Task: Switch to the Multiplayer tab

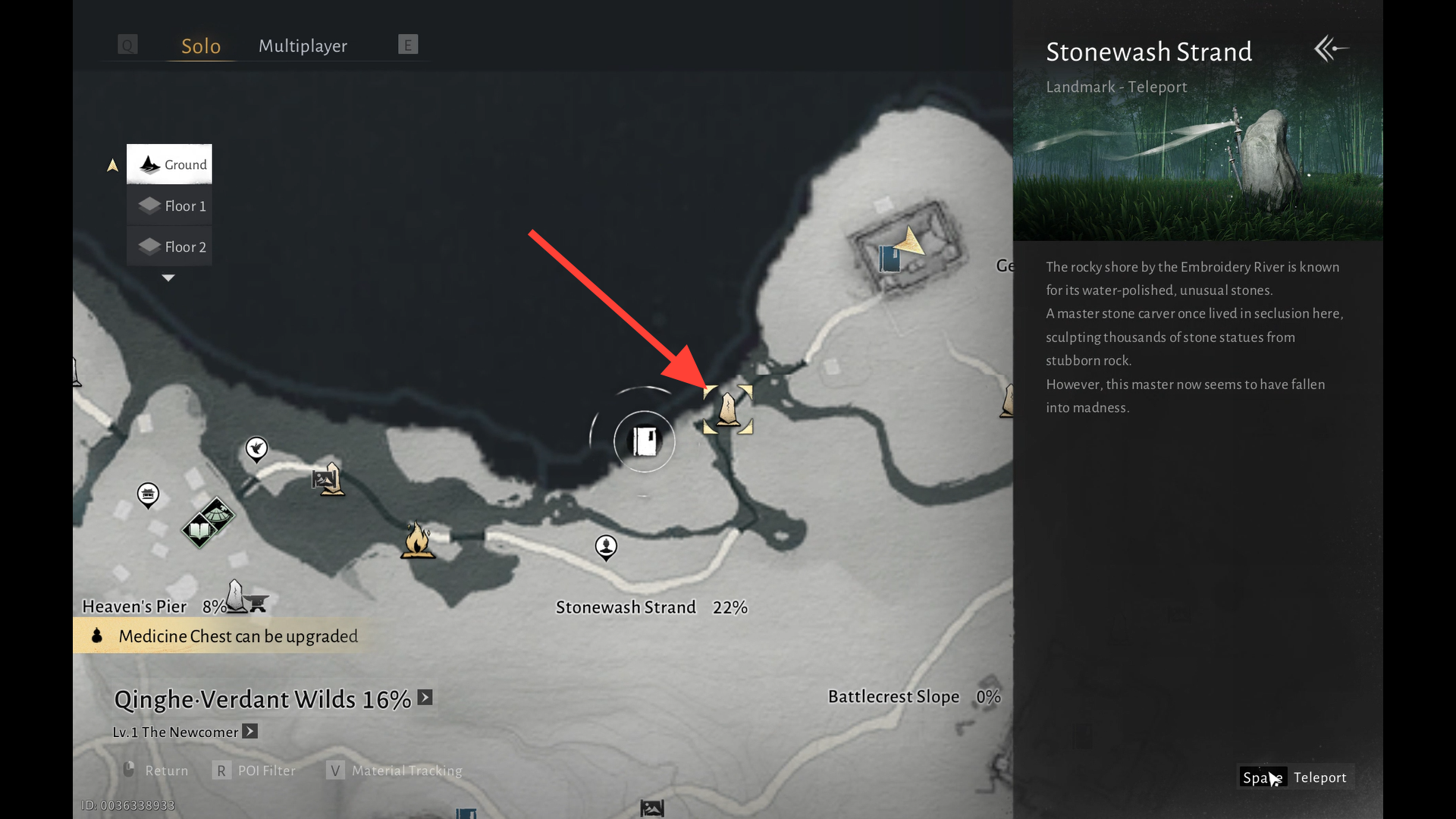Action: tap(303, 46)
